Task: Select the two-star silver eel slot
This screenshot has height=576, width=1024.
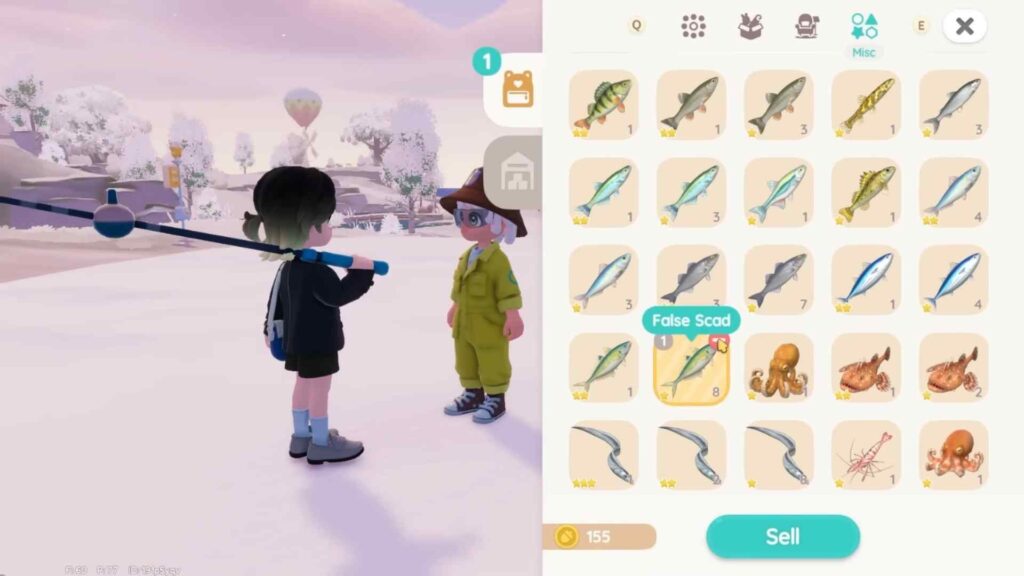Action: coord(691,455)
